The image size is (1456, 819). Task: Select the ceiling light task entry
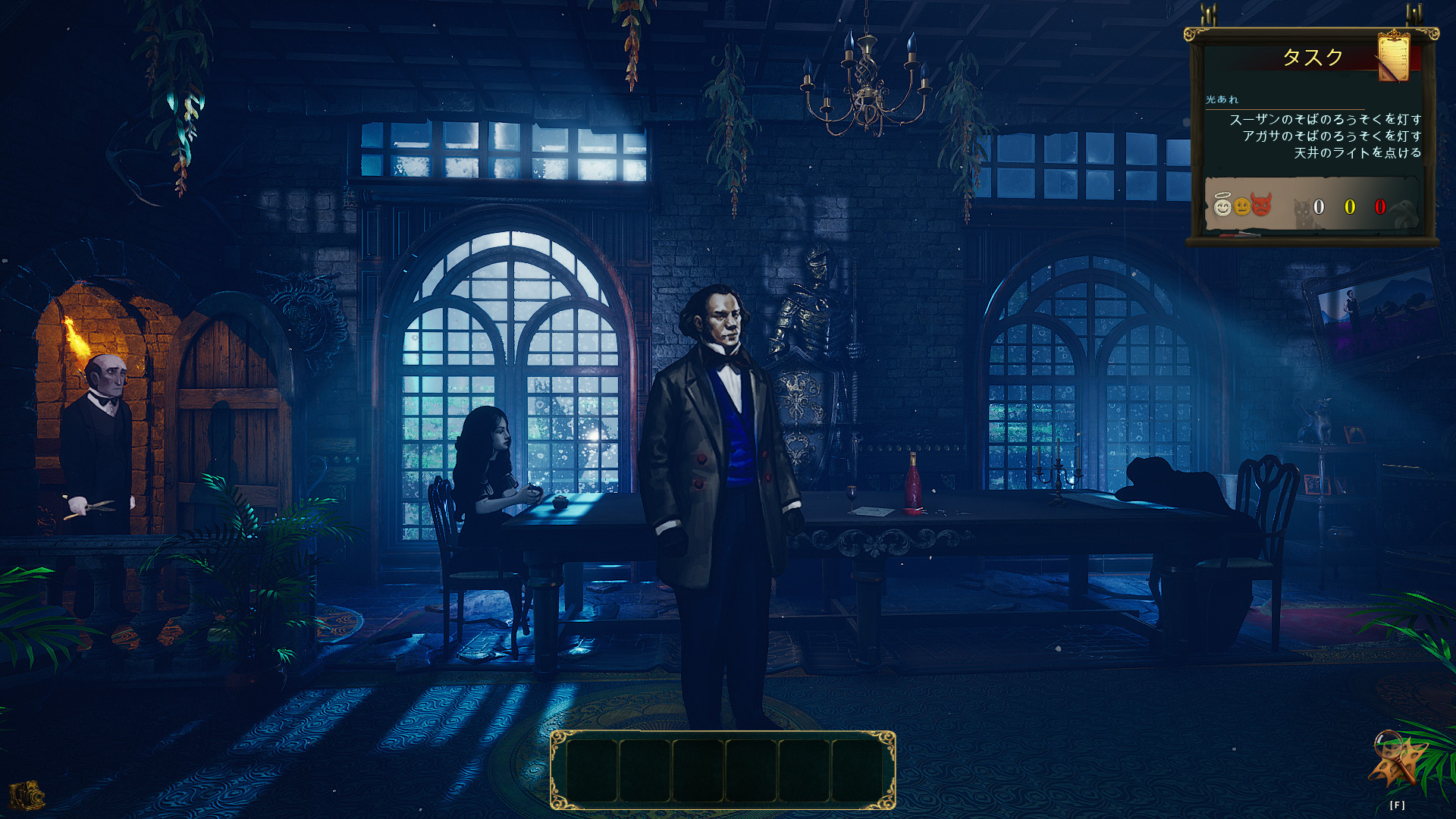[x=1357, y=152]
